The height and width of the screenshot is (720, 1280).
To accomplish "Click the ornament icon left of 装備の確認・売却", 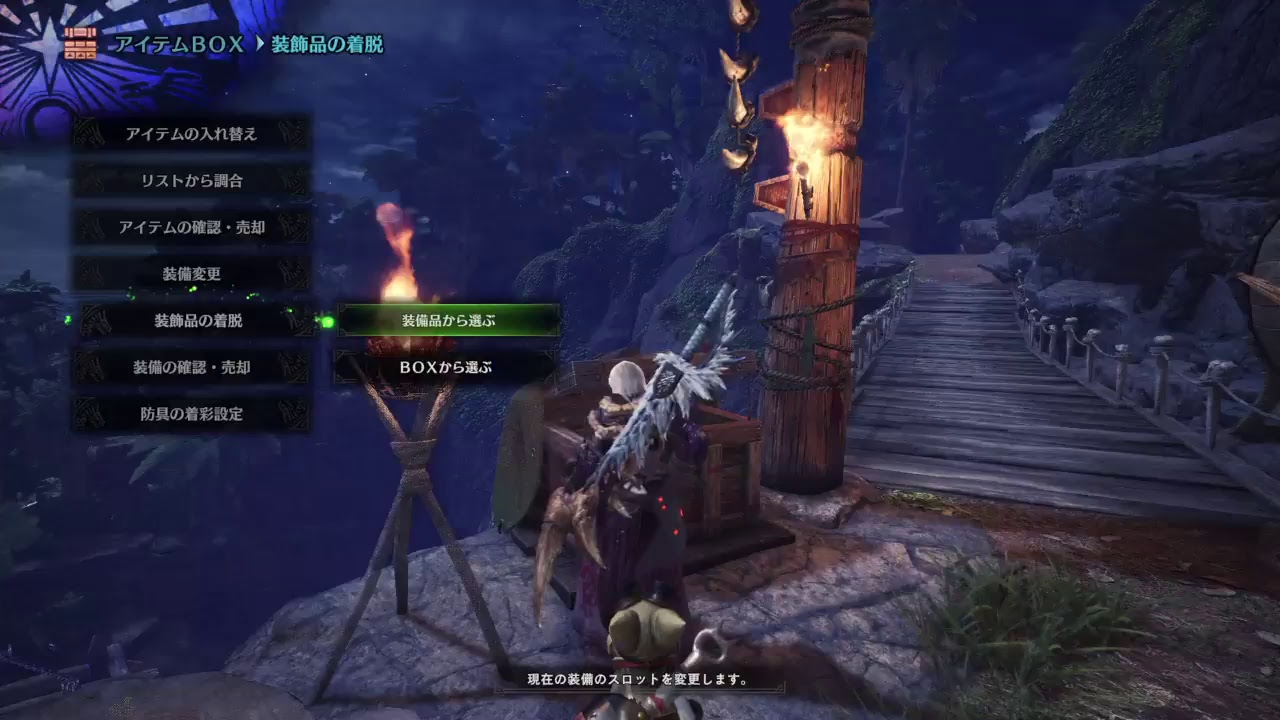I will [x=87, y=368].
